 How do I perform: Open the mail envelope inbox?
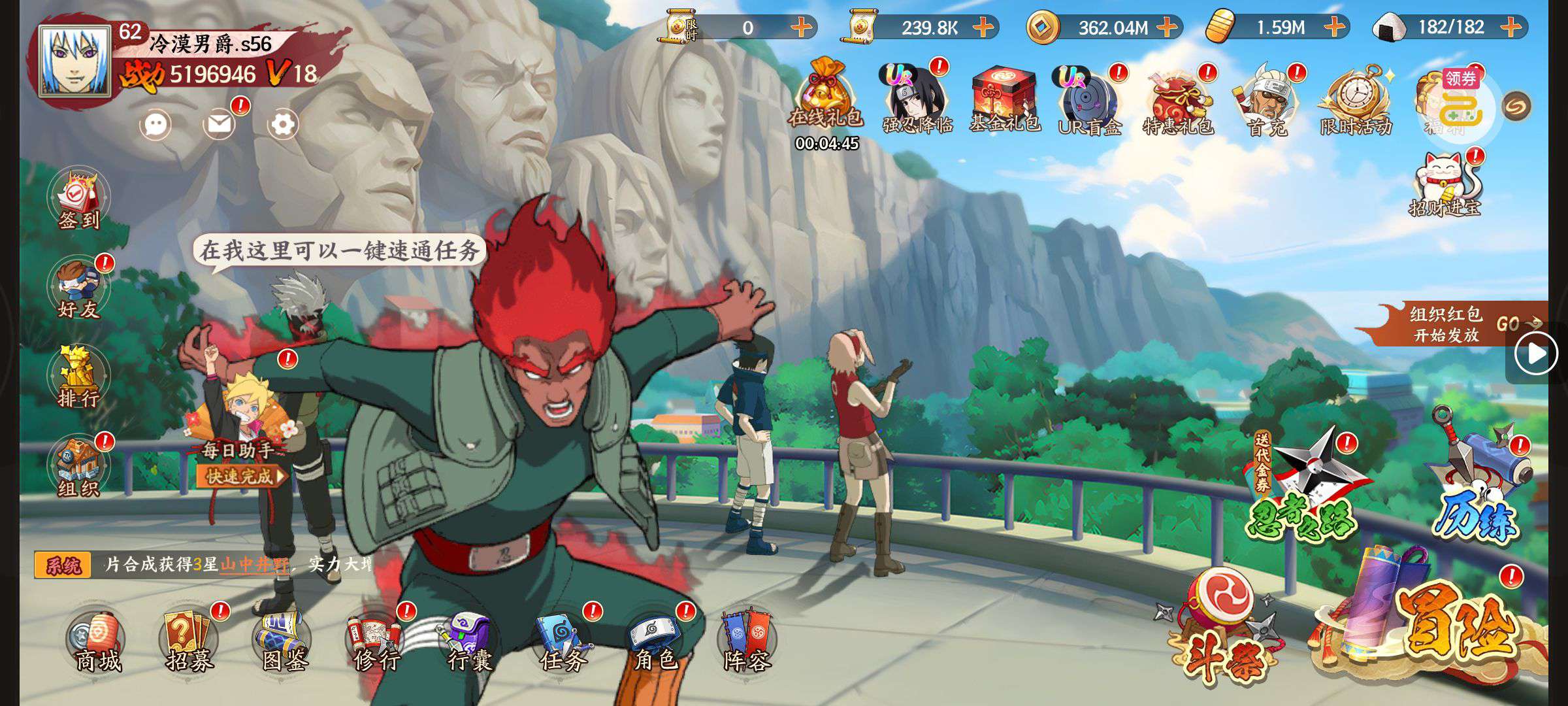[x=220, y=124]
